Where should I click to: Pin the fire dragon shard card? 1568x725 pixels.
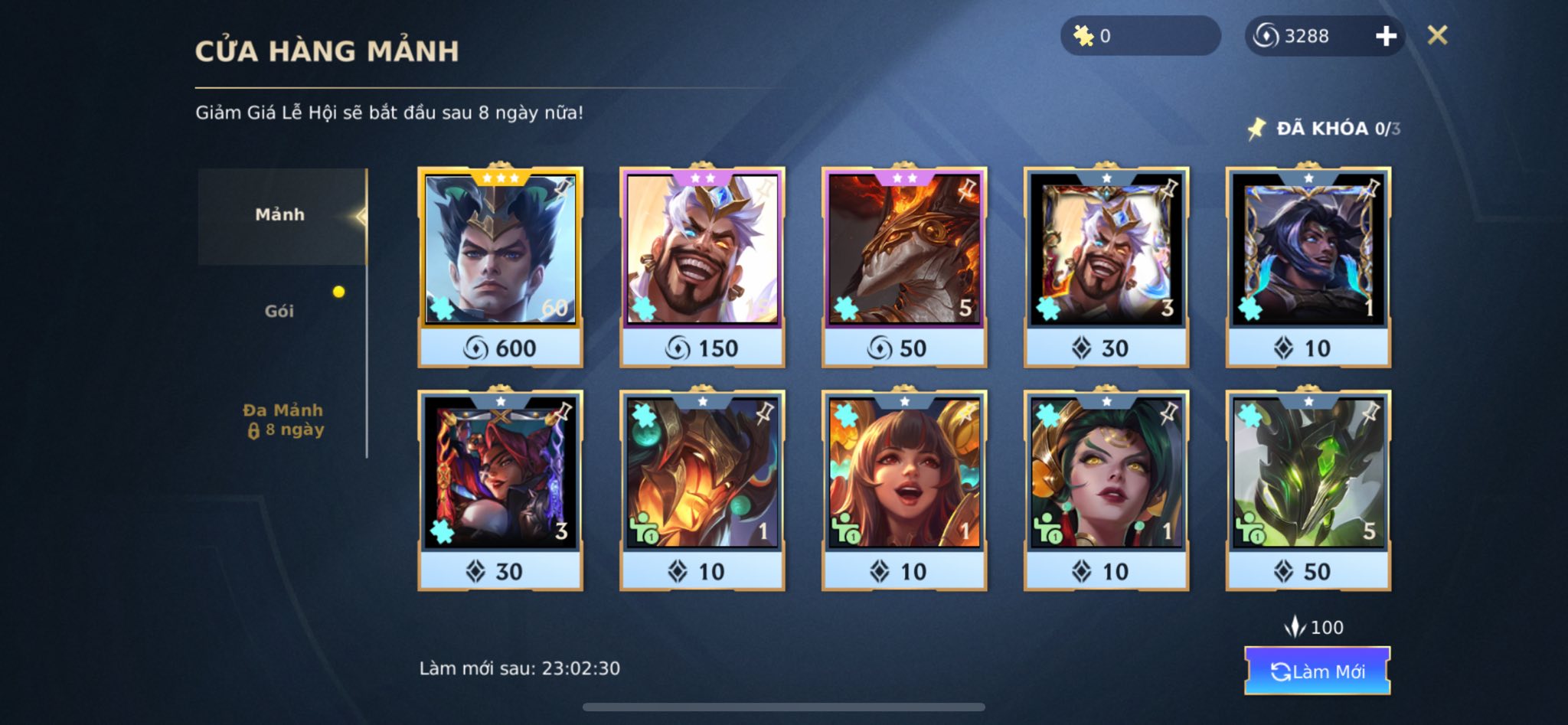[x=967, y=188]
